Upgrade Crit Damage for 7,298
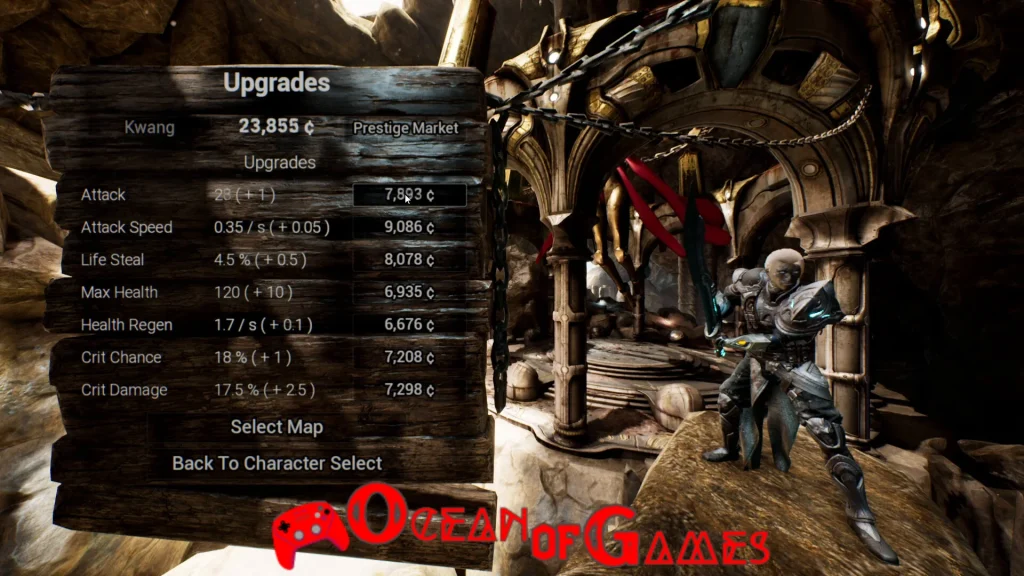The width and height of the screenshot is (1024, 576). pos(410,390)
